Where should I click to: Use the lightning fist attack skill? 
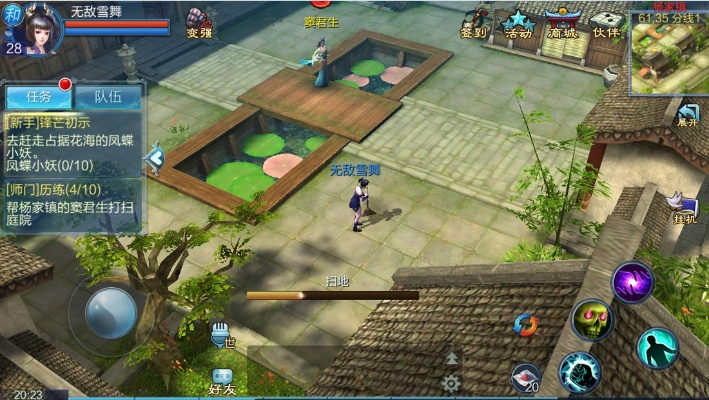coord(580,372)
